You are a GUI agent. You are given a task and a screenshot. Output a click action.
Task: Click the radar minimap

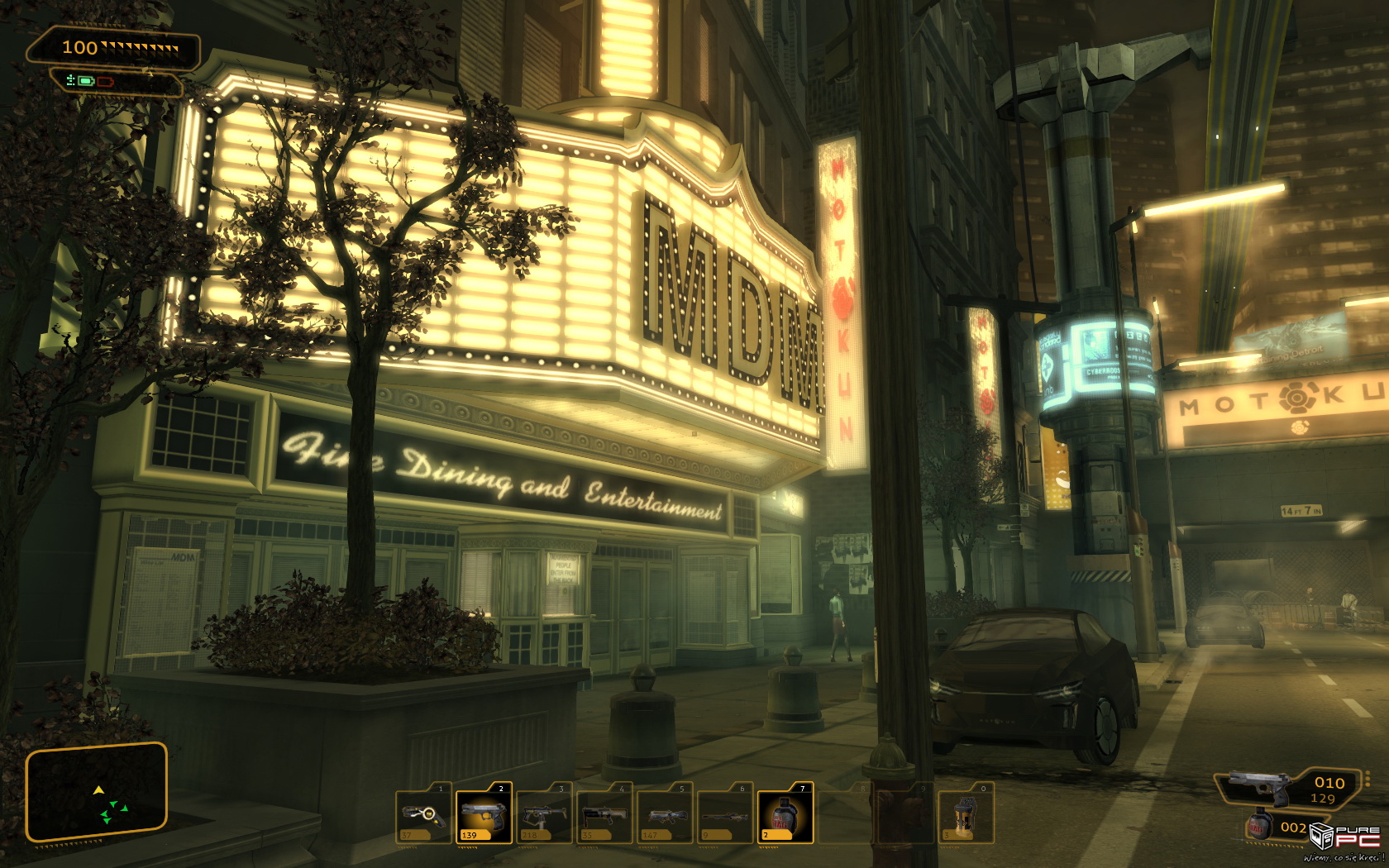coord(97,792)
